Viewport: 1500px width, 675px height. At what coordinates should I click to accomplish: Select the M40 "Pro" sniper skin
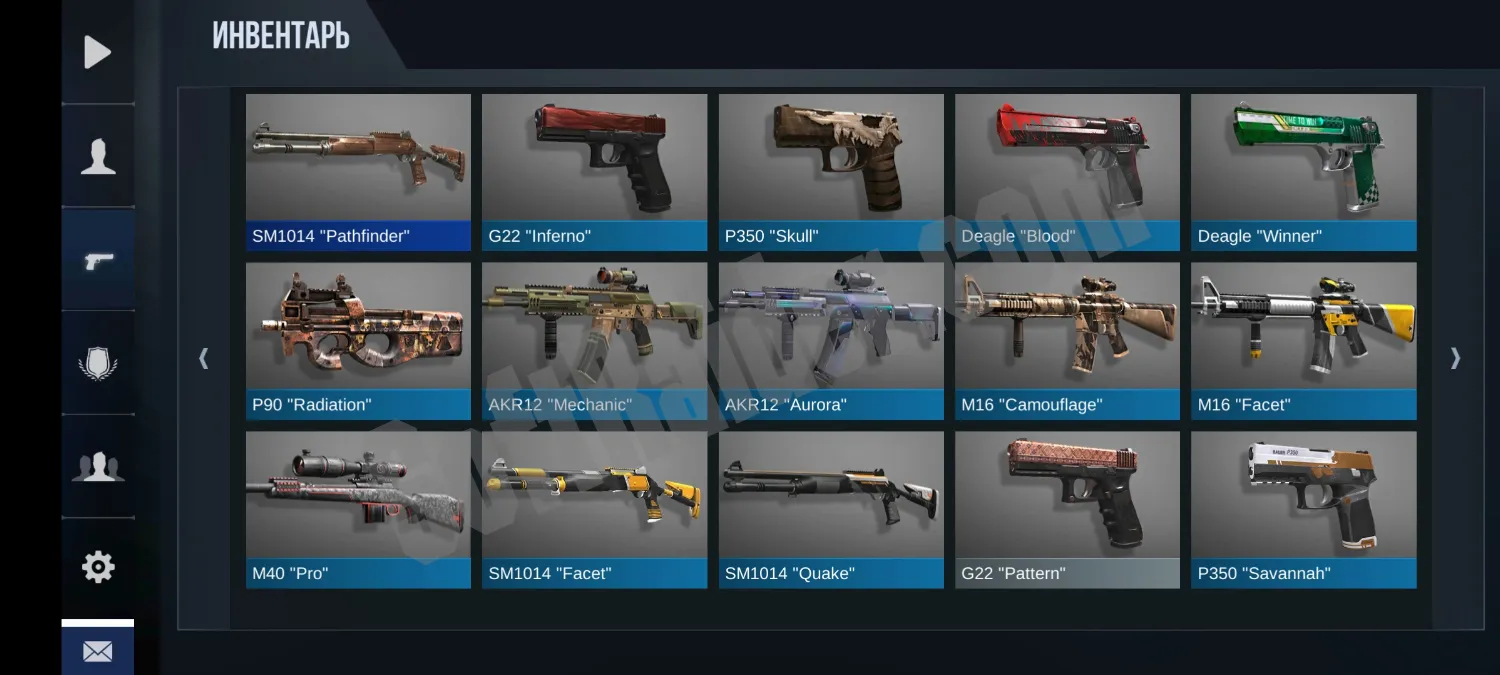tap(358, 509)
